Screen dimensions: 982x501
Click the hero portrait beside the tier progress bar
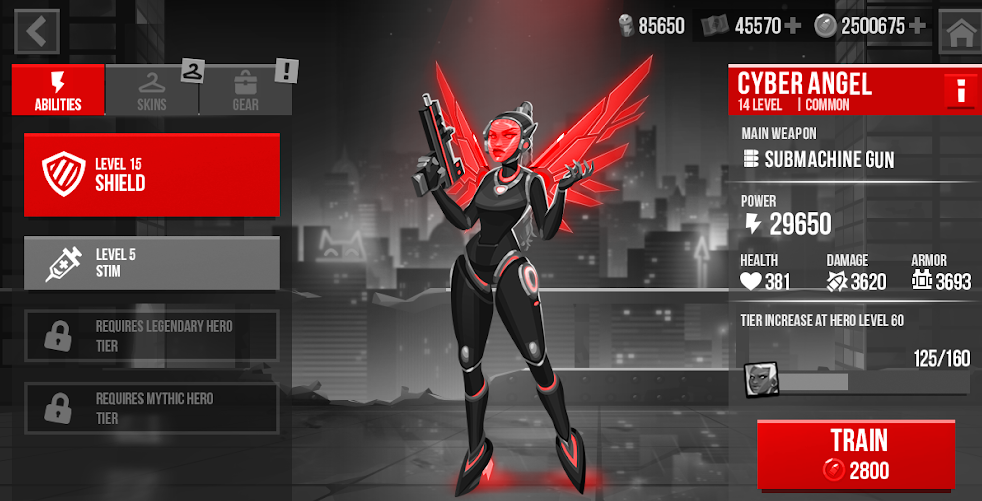759,380
